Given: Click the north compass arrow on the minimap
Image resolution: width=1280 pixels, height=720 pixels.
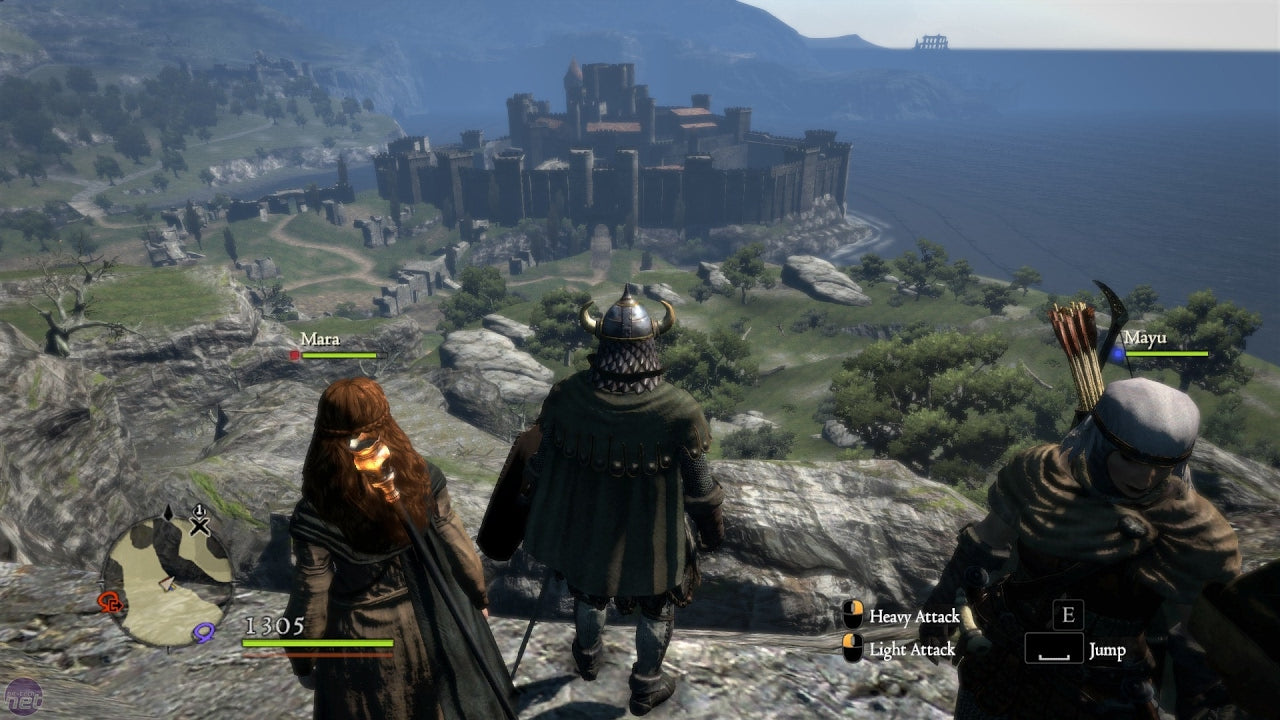Looking at the screenshot, I should (168, 512).
